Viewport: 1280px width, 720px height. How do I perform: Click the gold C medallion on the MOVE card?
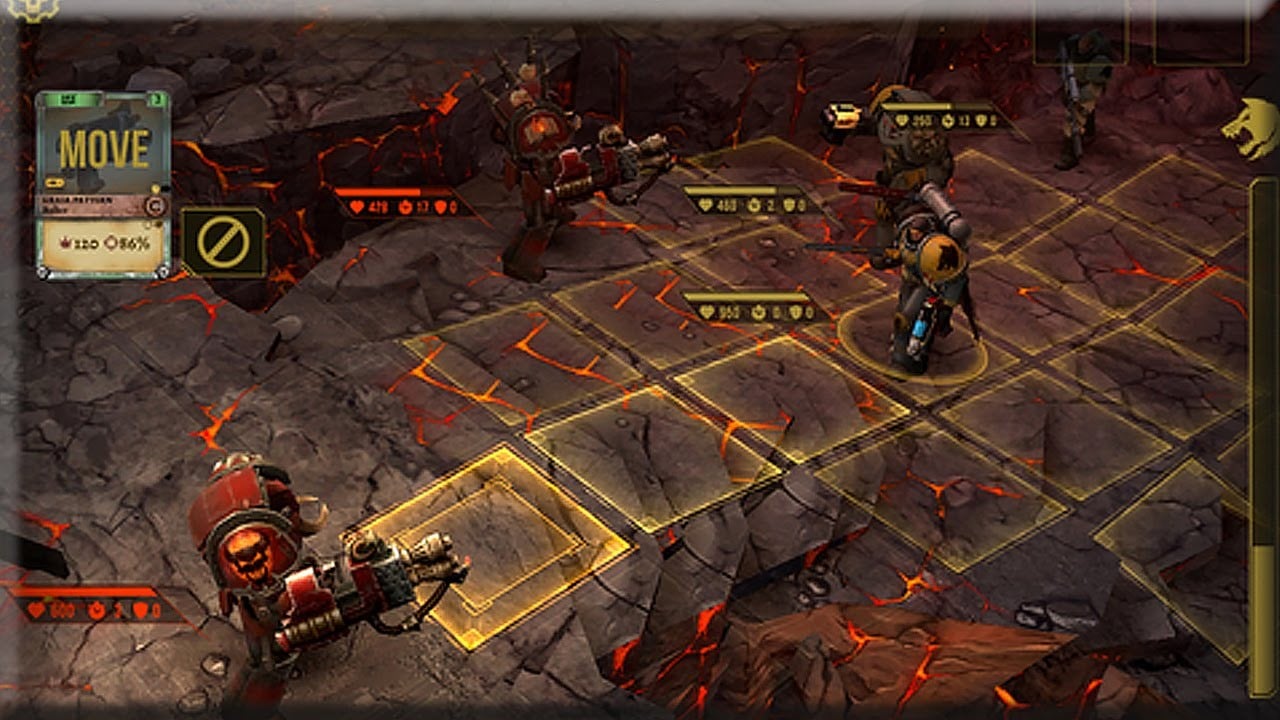pos(155,204)
